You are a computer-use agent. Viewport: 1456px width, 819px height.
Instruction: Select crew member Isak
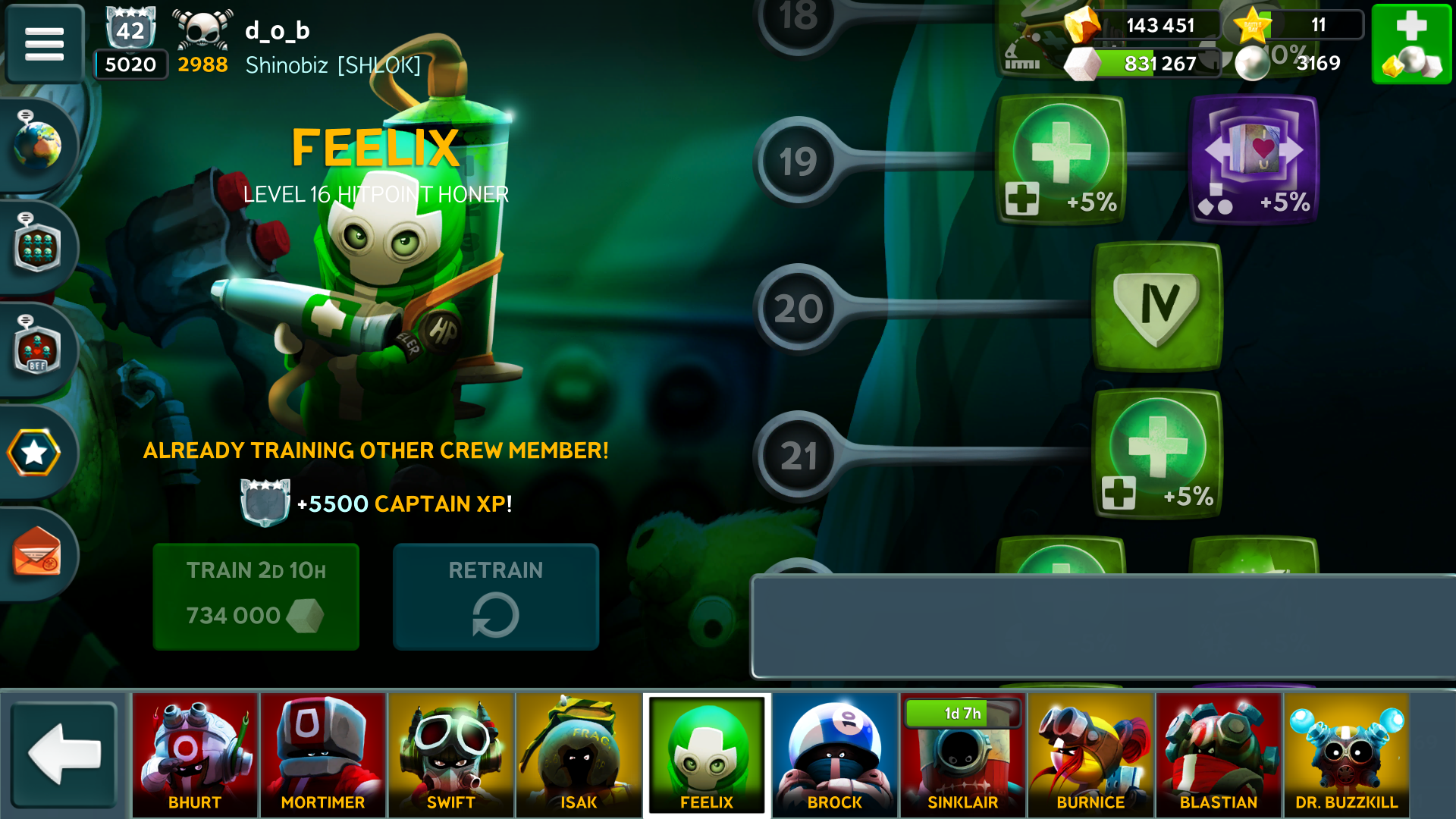[x=579, y=754]
